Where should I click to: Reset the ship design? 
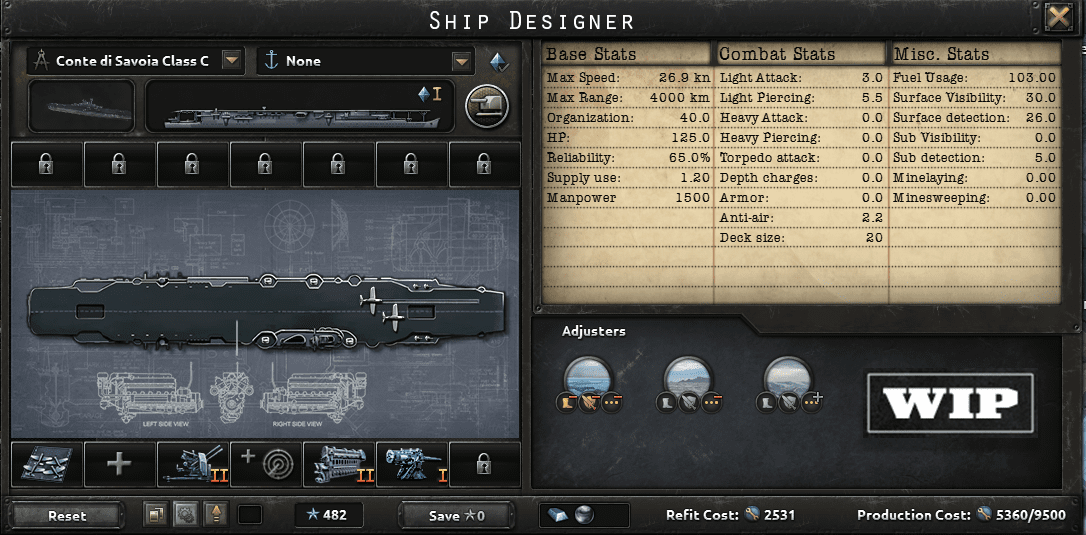tap(67, 515)
